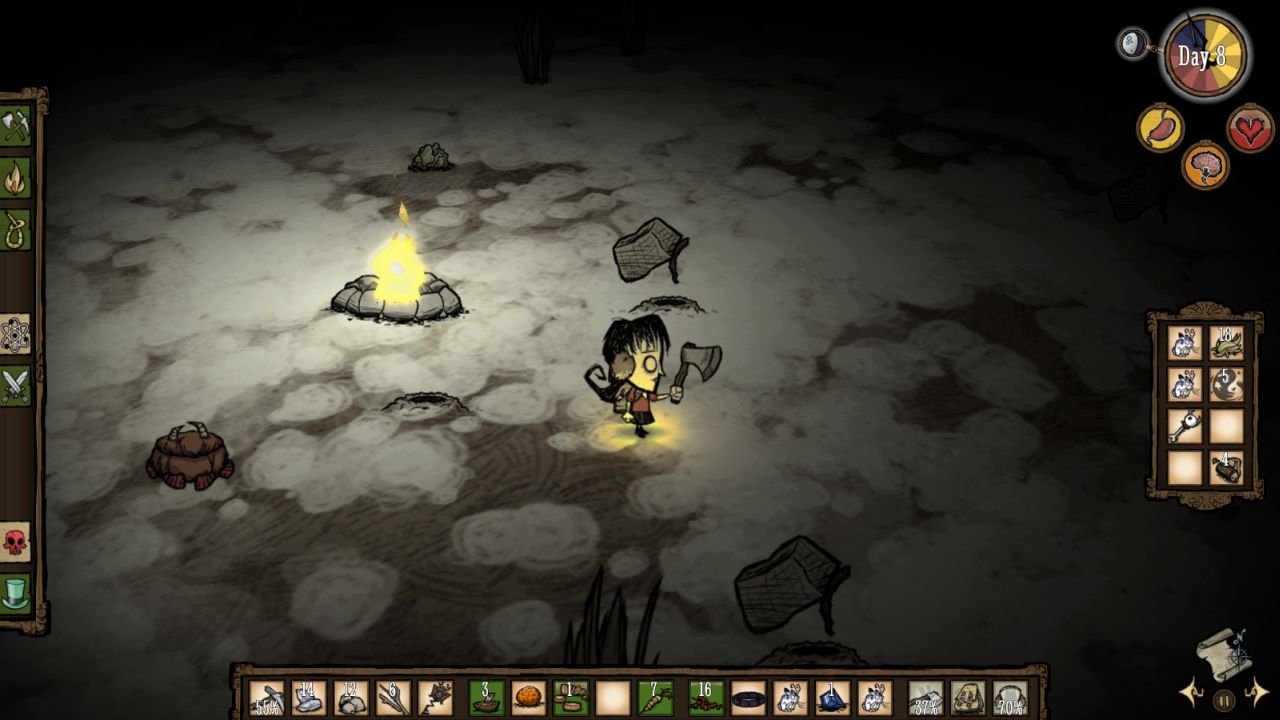Viewport: 1280px width, 720px height.
Task: Select the equipped backpack slot
Action: pos(968,698)
